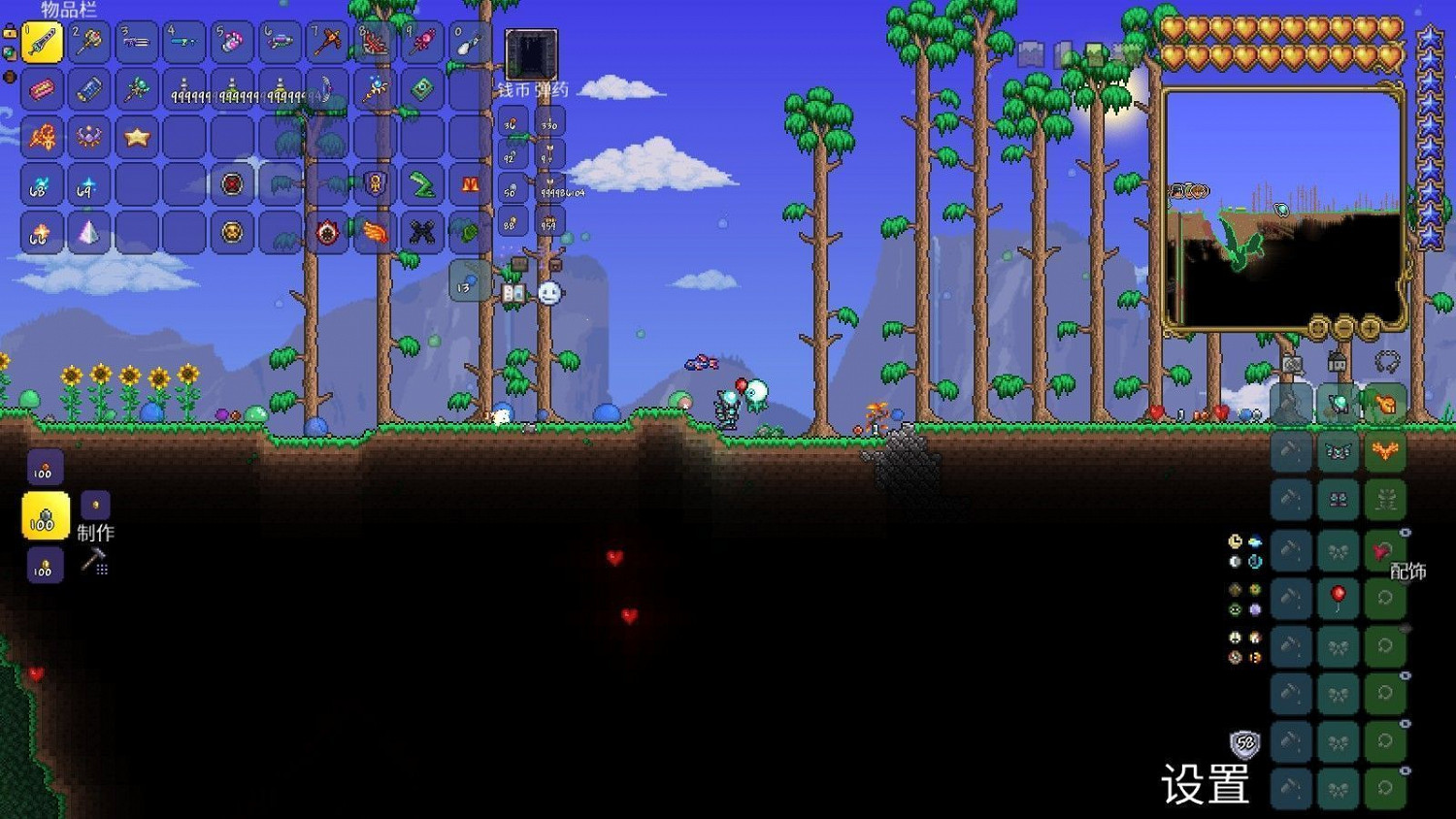Screen dimensions: 1456x819
Task: Select a coin slot under 钱币
Action: [512, 124]
